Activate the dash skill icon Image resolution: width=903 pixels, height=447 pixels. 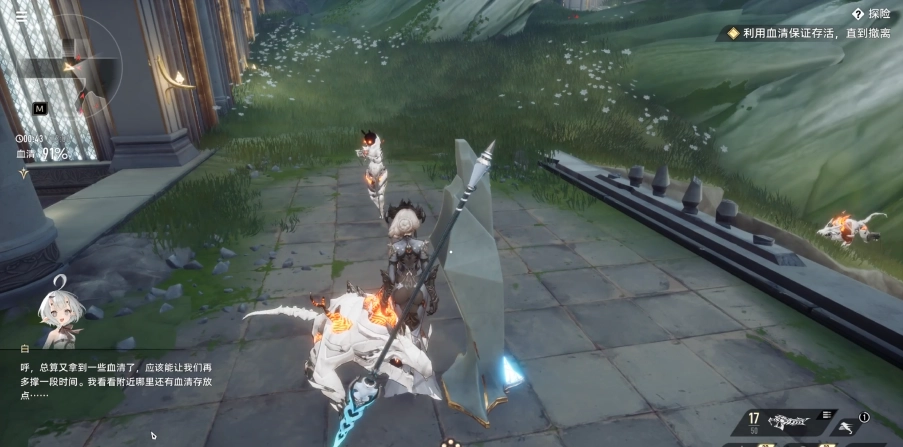pyautogui.click(x=846, y=424)
